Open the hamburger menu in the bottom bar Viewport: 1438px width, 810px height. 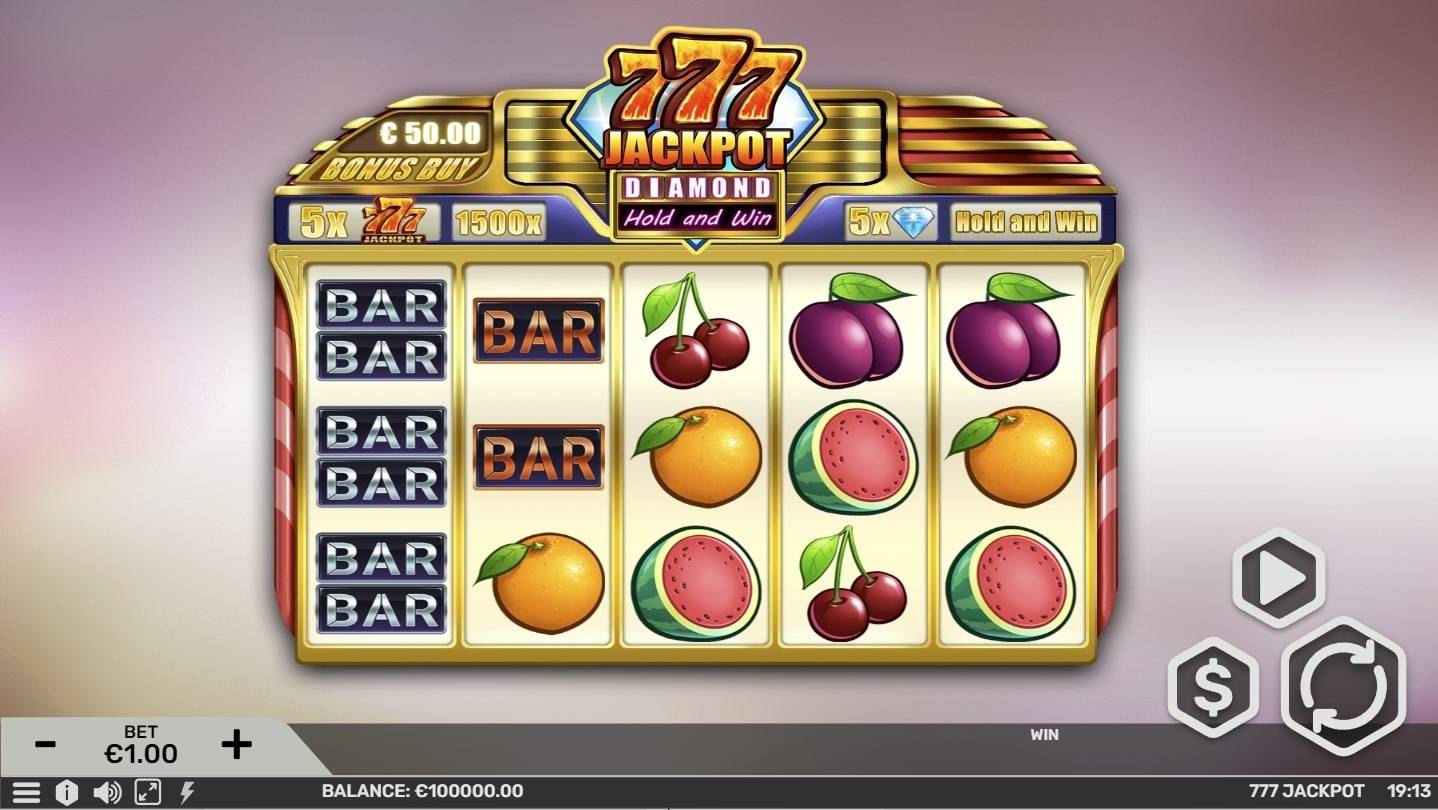[x=27, y=791]
